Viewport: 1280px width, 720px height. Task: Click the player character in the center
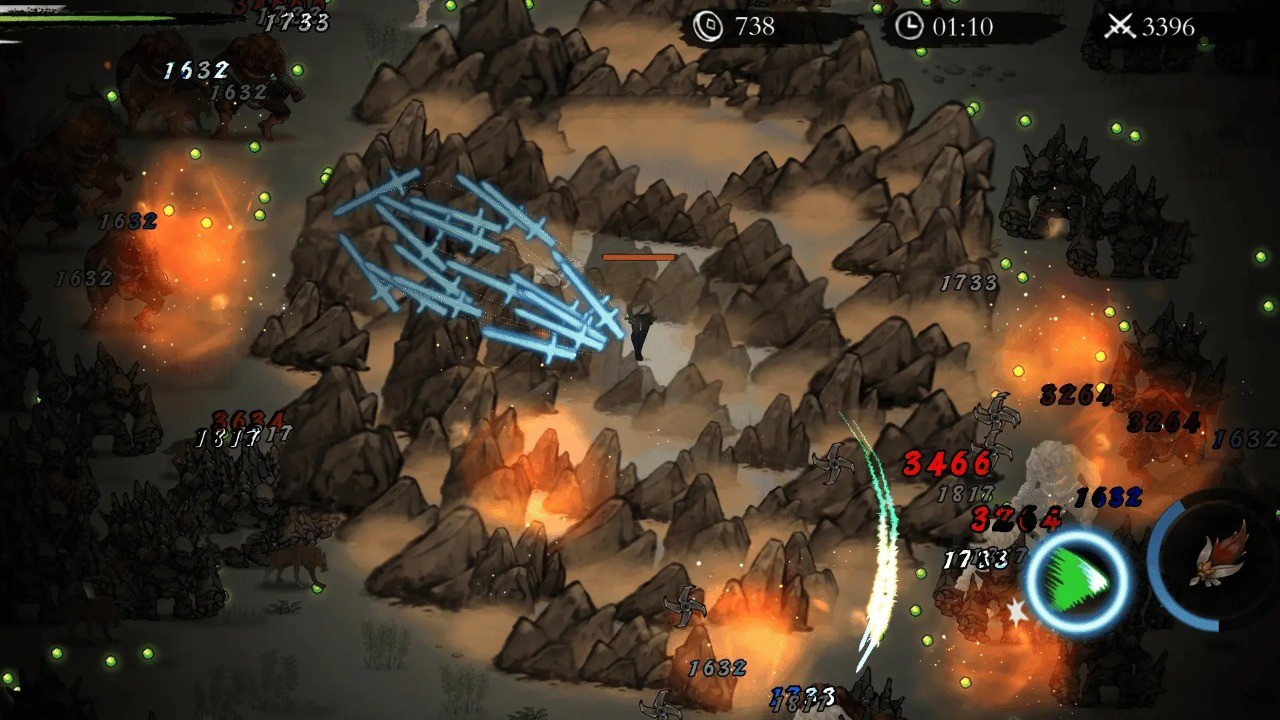click(640, 330)
